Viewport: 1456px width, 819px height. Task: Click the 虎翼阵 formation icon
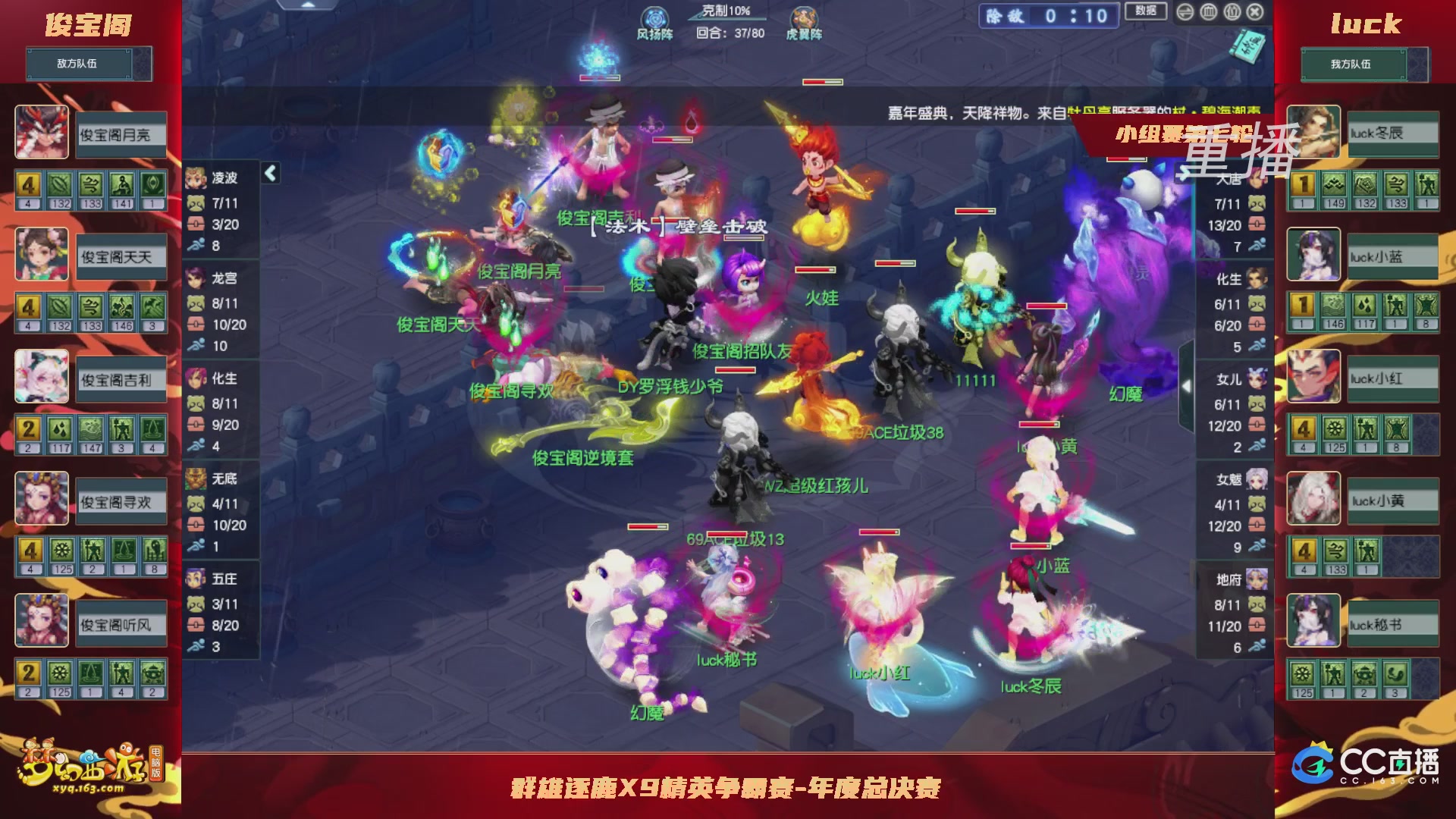point(804,15)
